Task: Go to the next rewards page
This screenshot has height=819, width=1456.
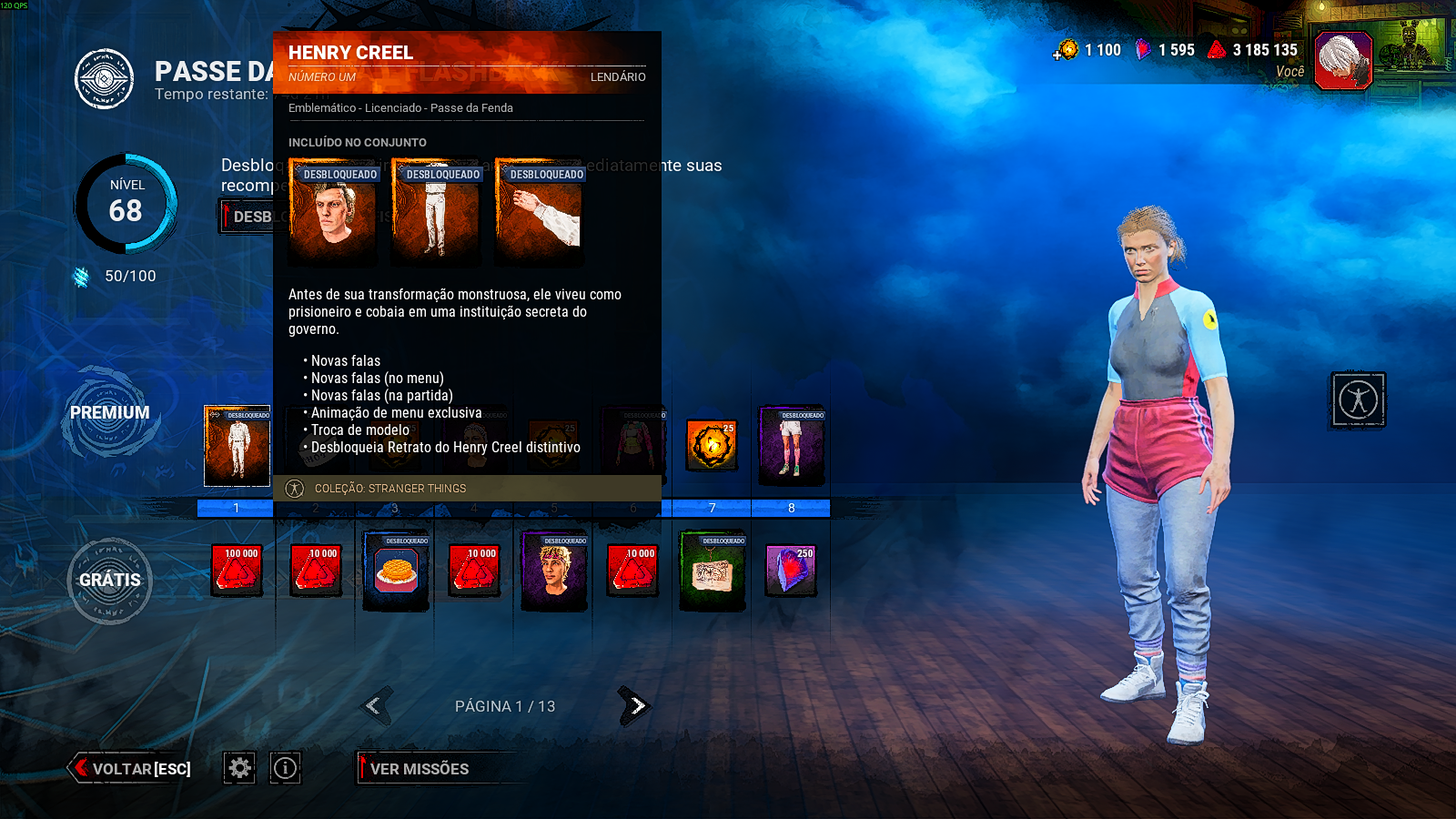Action: [x=635, y=705]
